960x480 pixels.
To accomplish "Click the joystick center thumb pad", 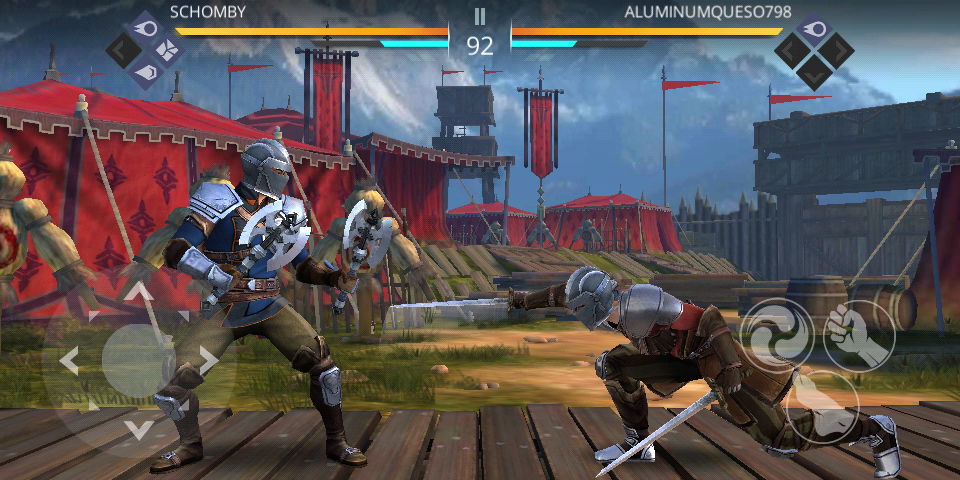I will pos(138,361).
